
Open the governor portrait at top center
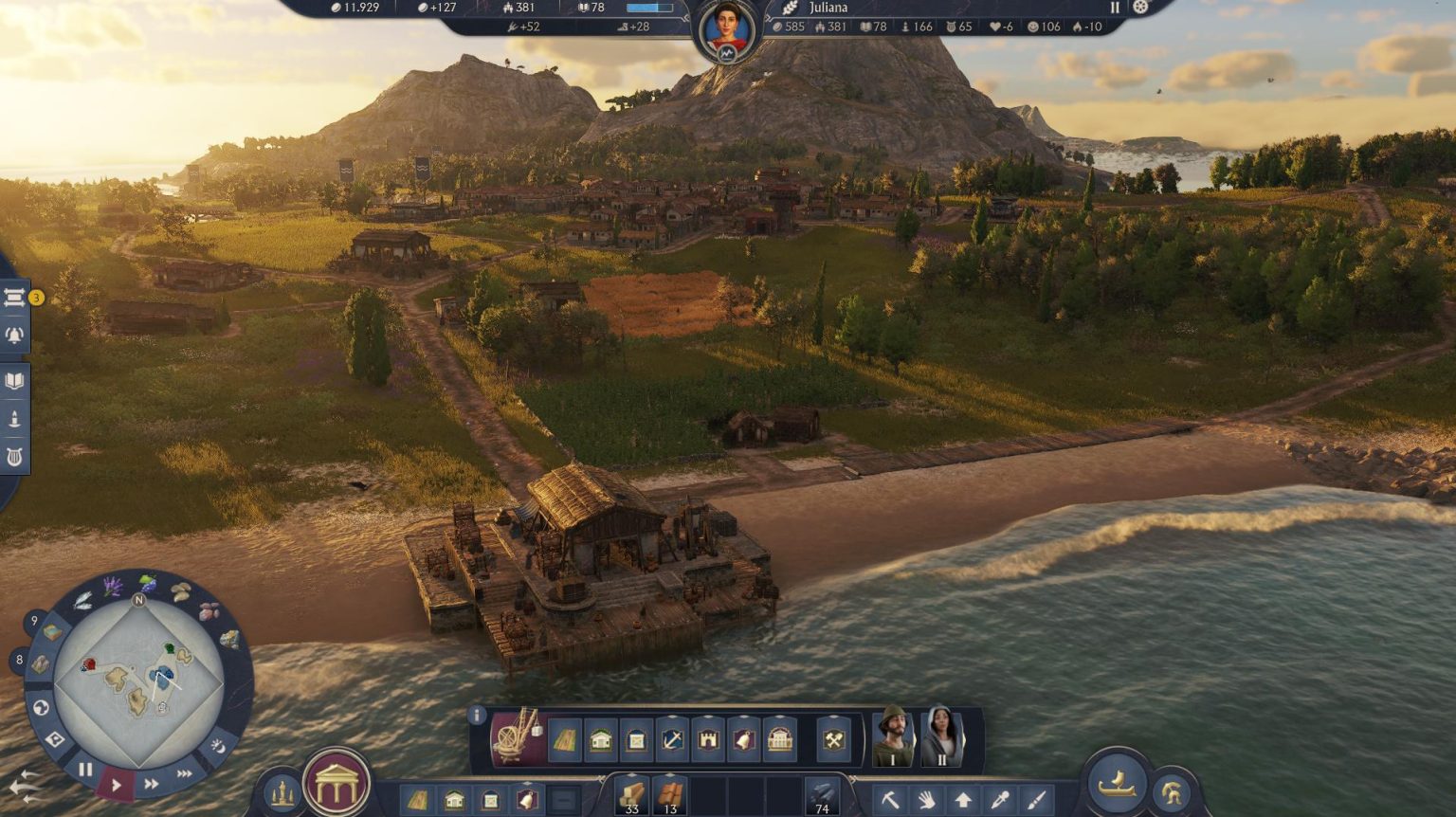pyautogui.click(x=727, y=28)
